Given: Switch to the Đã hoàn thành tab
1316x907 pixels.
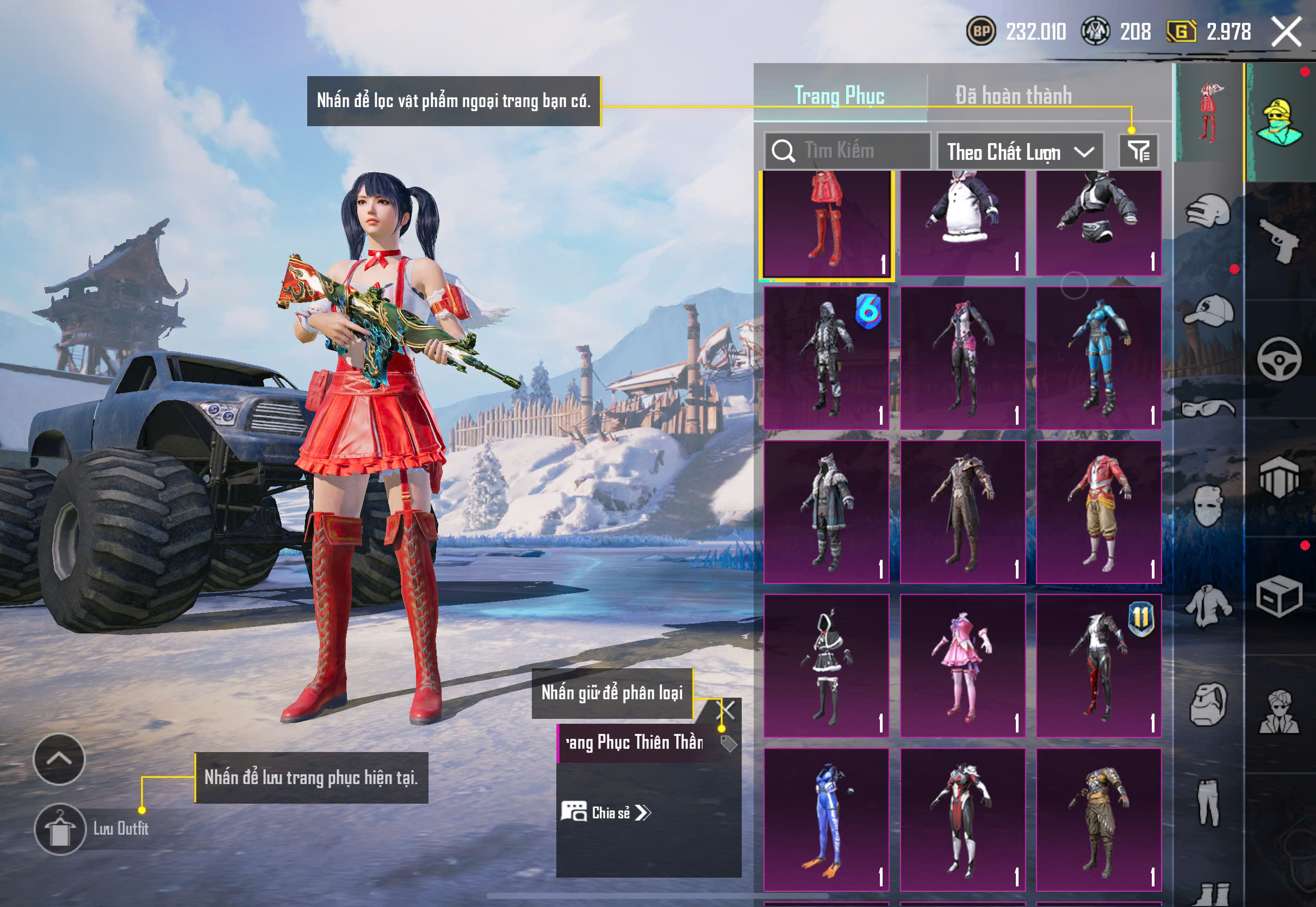Looking at the screenshot, I should pyautogui.click(x=1013, y=96).
